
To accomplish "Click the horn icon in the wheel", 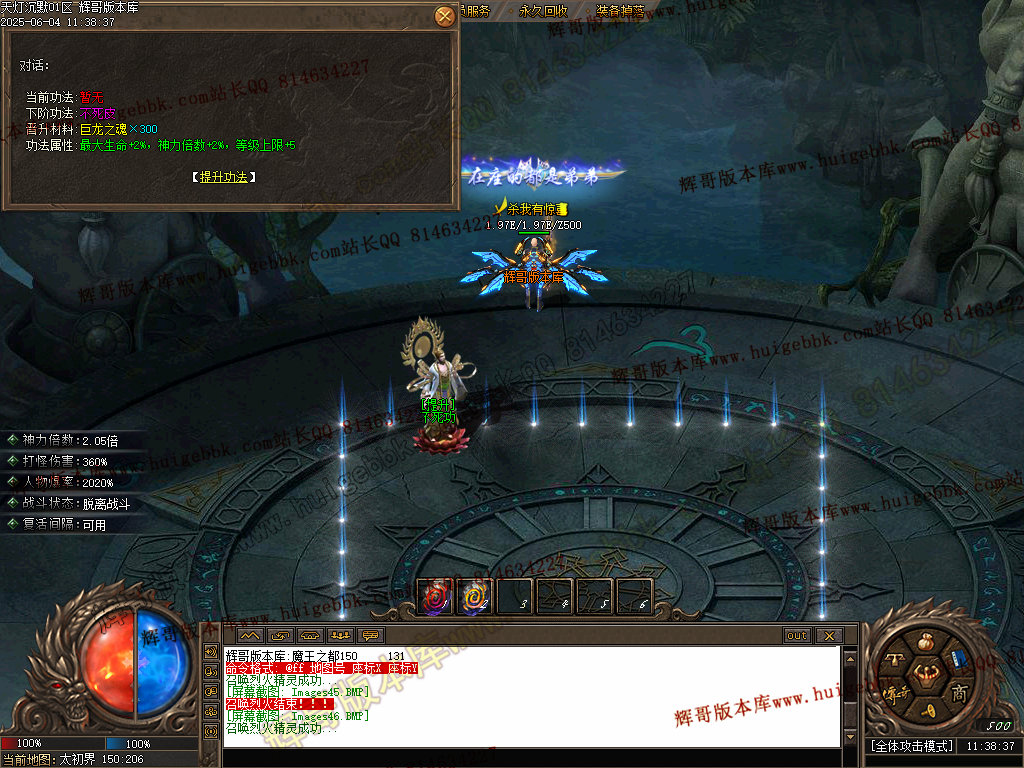I will pos(928,712).
